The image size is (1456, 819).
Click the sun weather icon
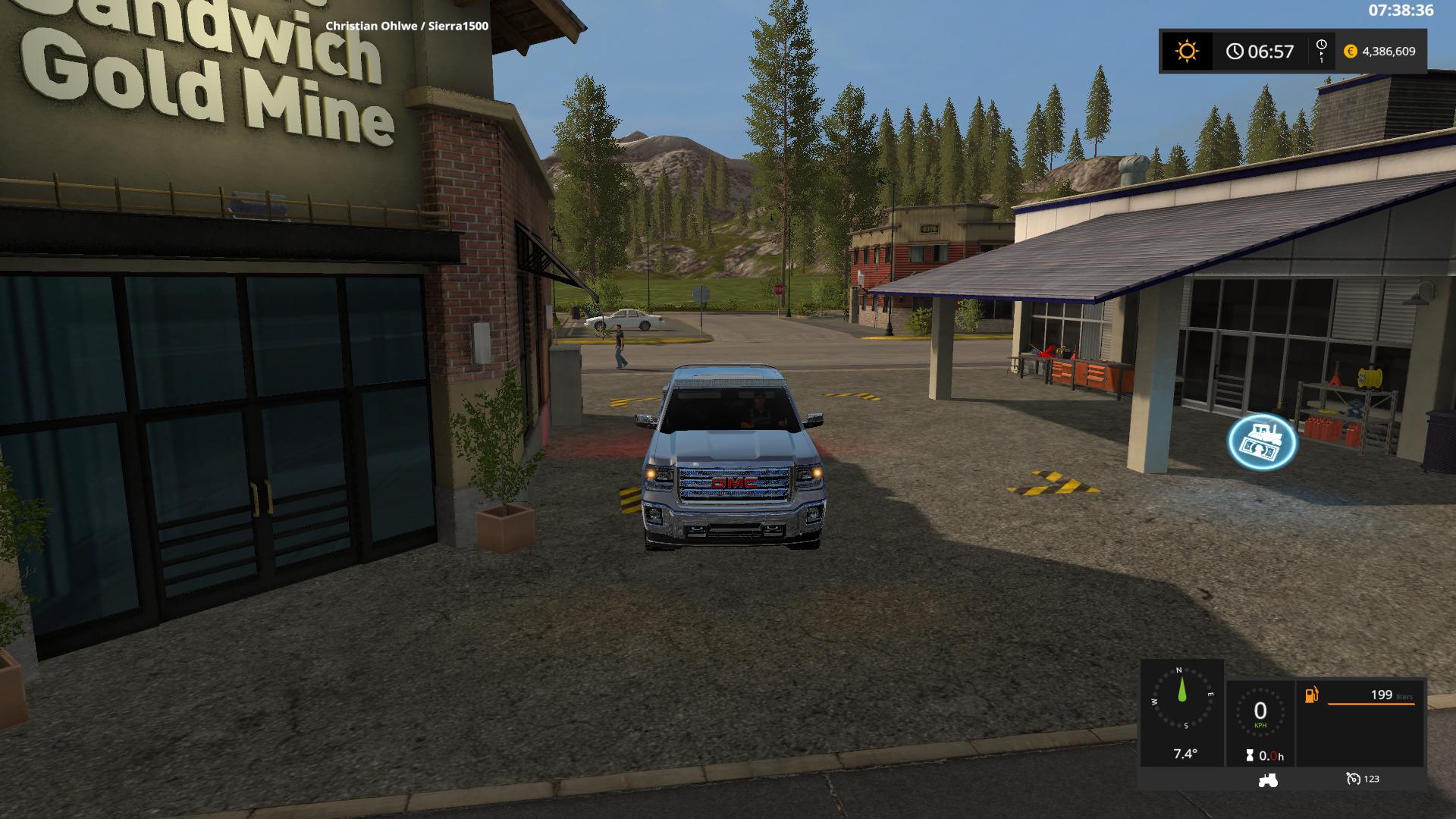point(1187,52)
